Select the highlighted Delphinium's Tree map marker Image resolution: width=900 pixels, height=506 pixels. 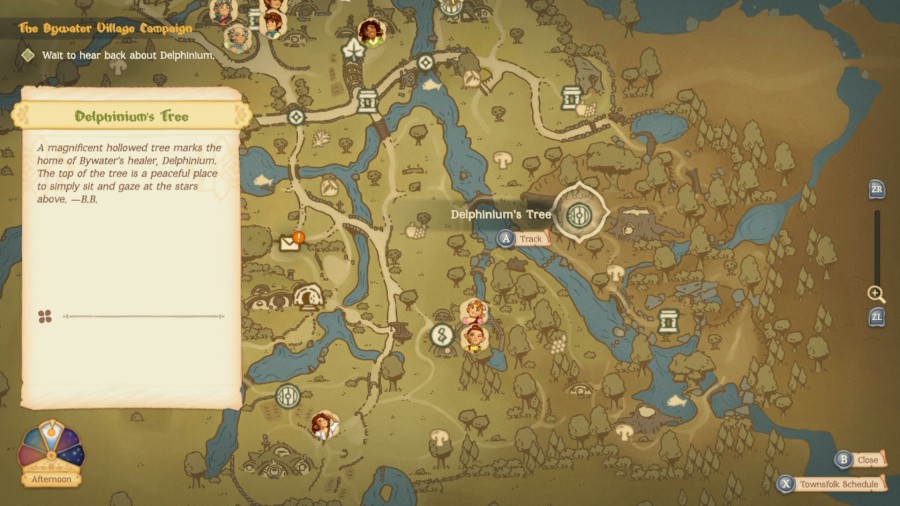pyautogui.click(x=578, y=213)
